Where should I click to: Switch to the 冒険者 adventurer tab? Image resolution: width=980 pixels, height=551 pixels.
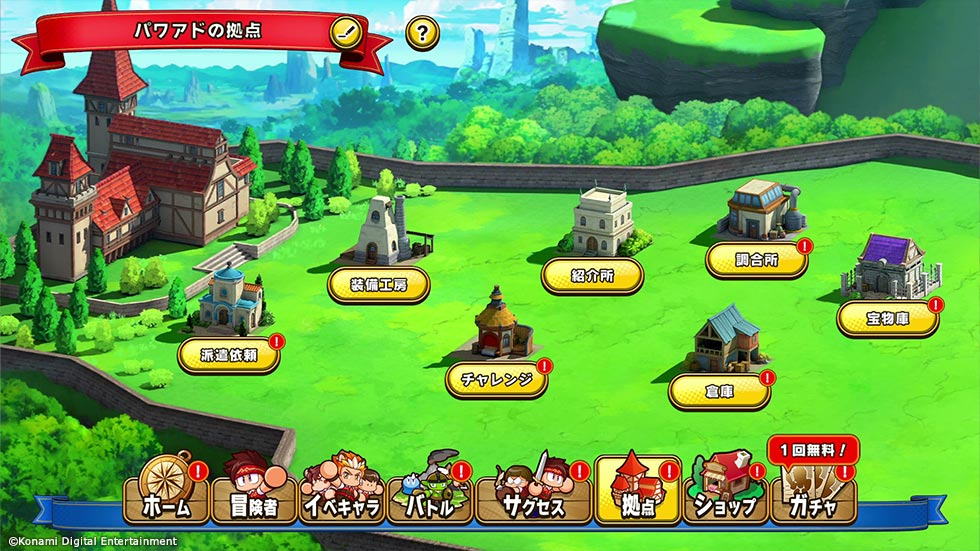254,492
